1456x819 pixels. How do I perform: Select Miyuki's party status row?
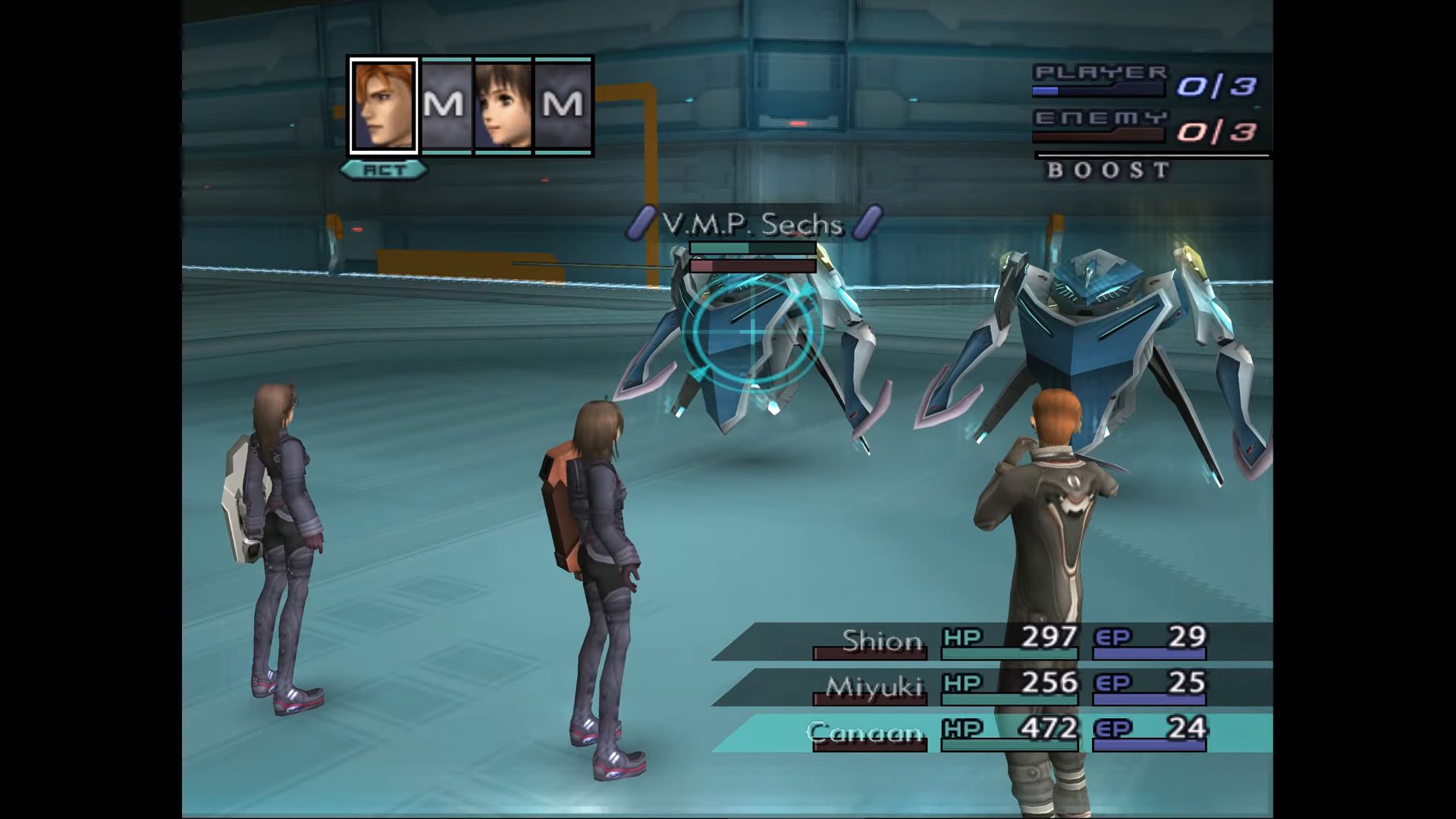[993, 687]
